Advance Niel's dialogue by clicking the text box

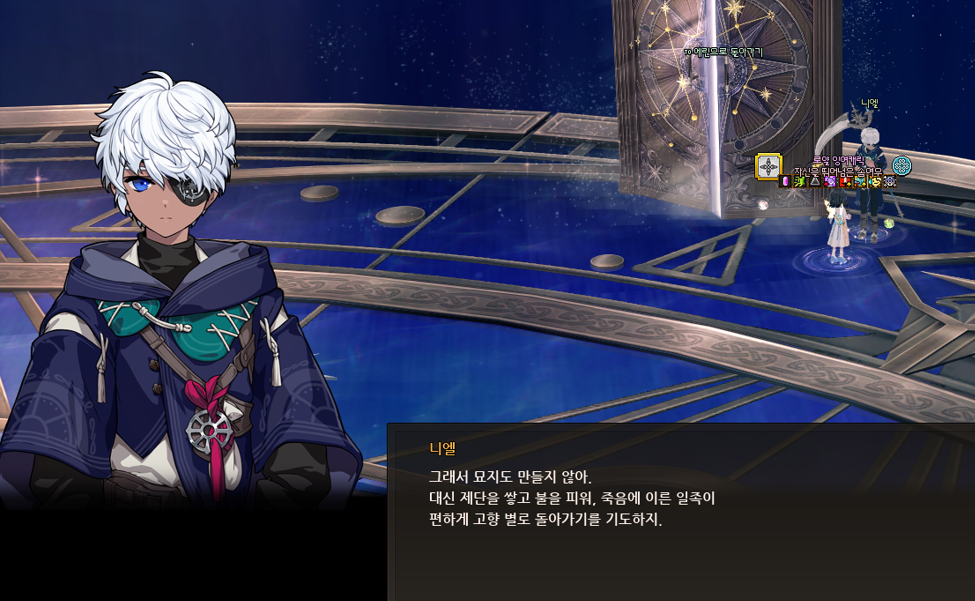tap(680, 510)
